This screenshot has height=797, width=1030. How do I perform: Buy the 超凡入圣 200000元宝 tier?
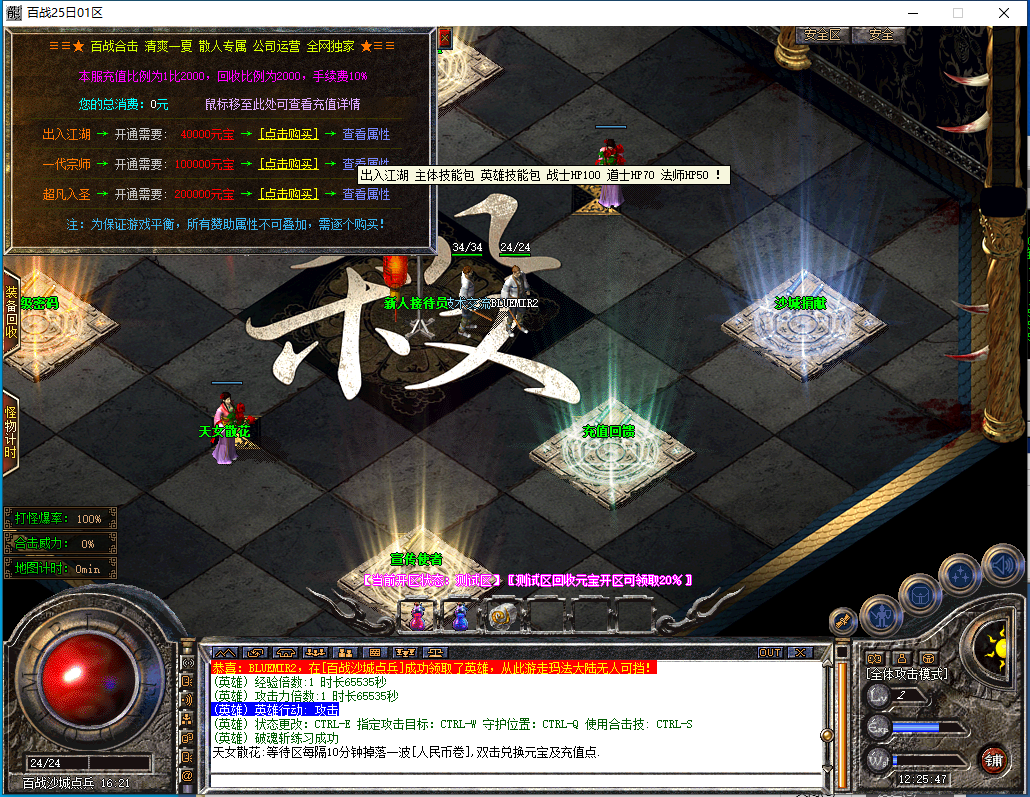[x=288, y=194]
